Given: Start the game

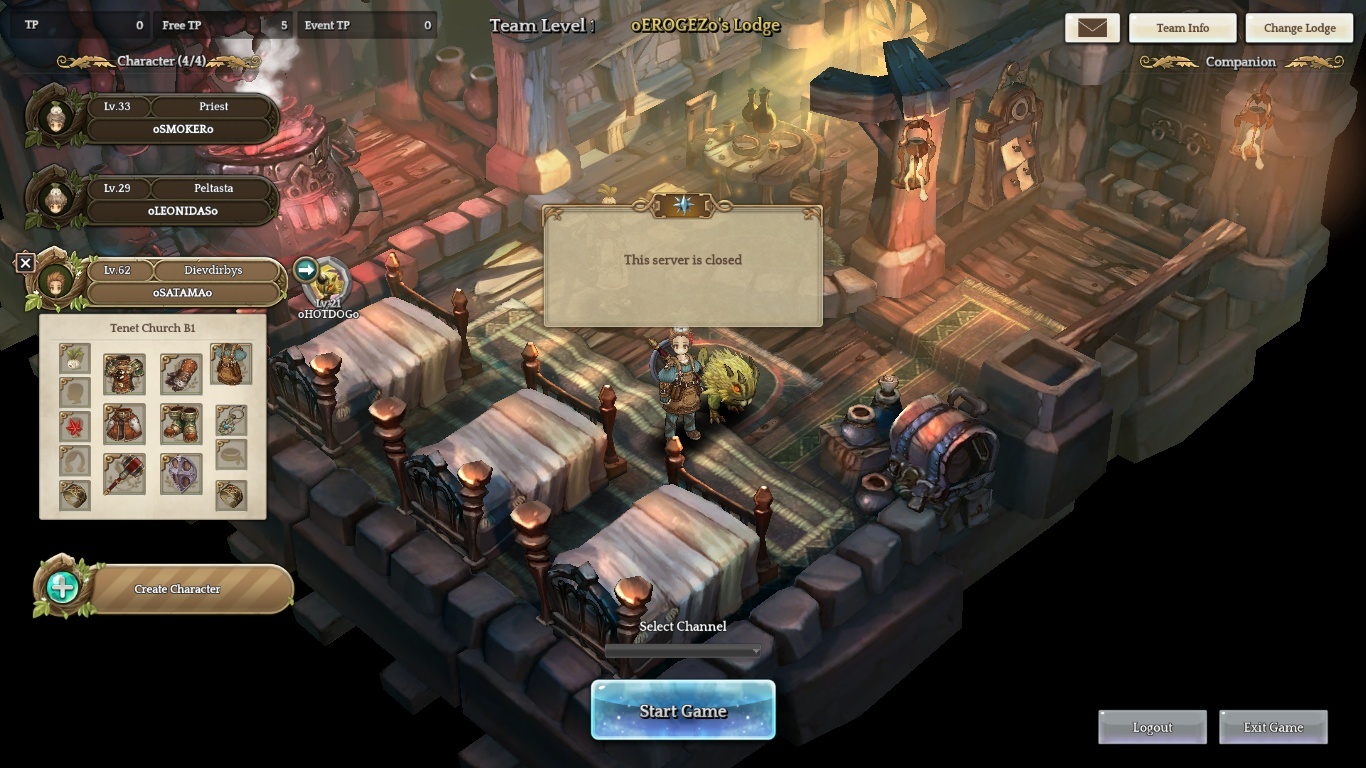Looking at the screenshot, I should (683, 711).
